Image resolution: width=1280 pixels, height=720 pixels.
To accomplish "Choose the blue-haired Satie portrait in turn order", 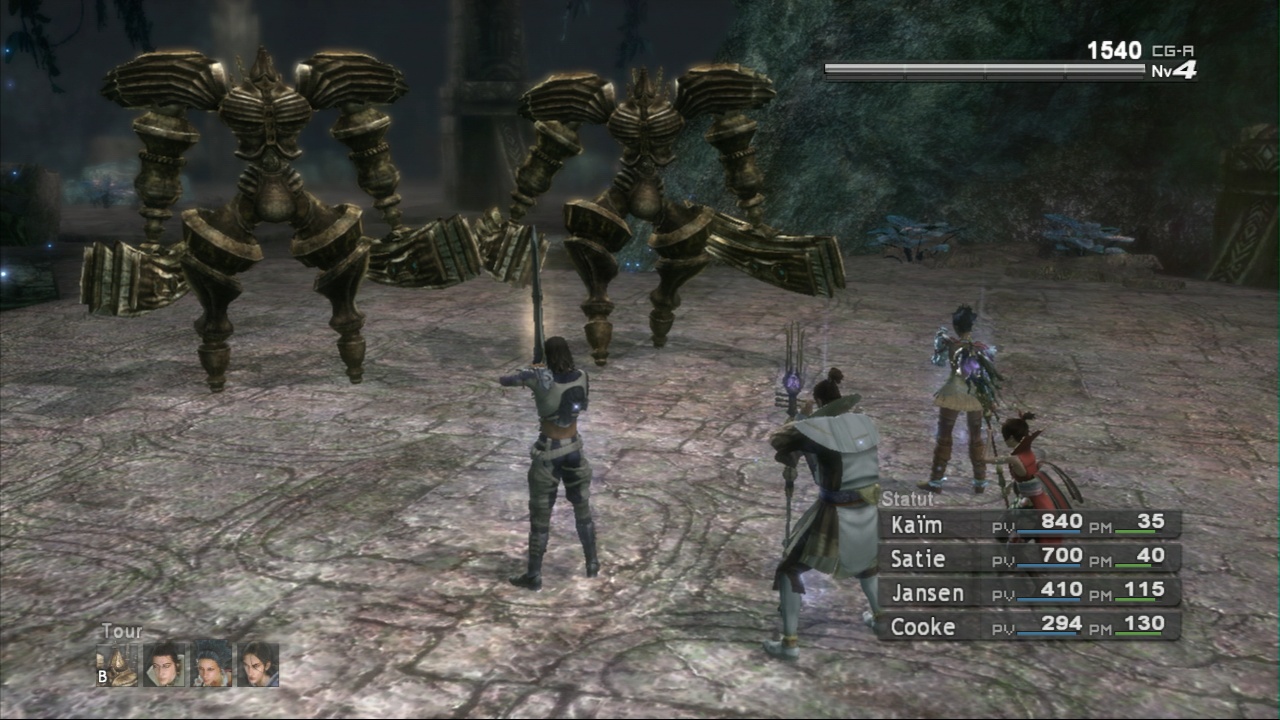I will [212, 665].
